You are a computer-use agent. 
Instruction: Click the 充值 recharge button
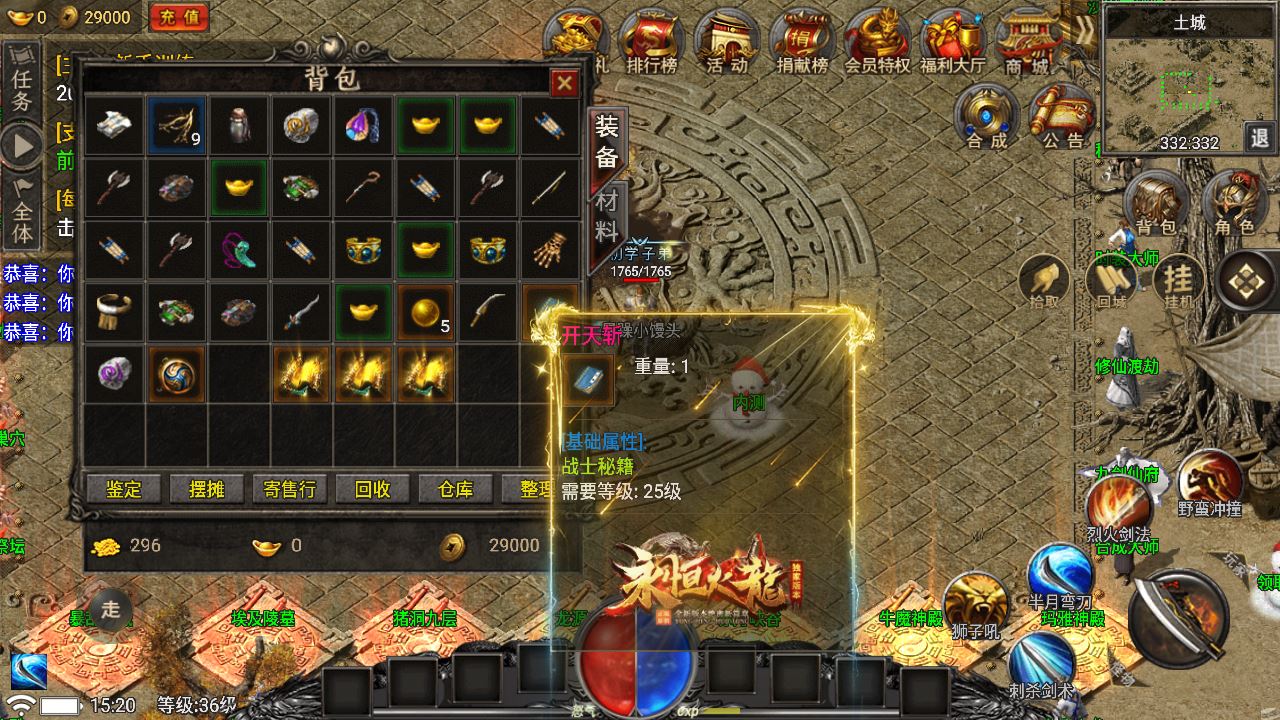[x=178, y=17]
